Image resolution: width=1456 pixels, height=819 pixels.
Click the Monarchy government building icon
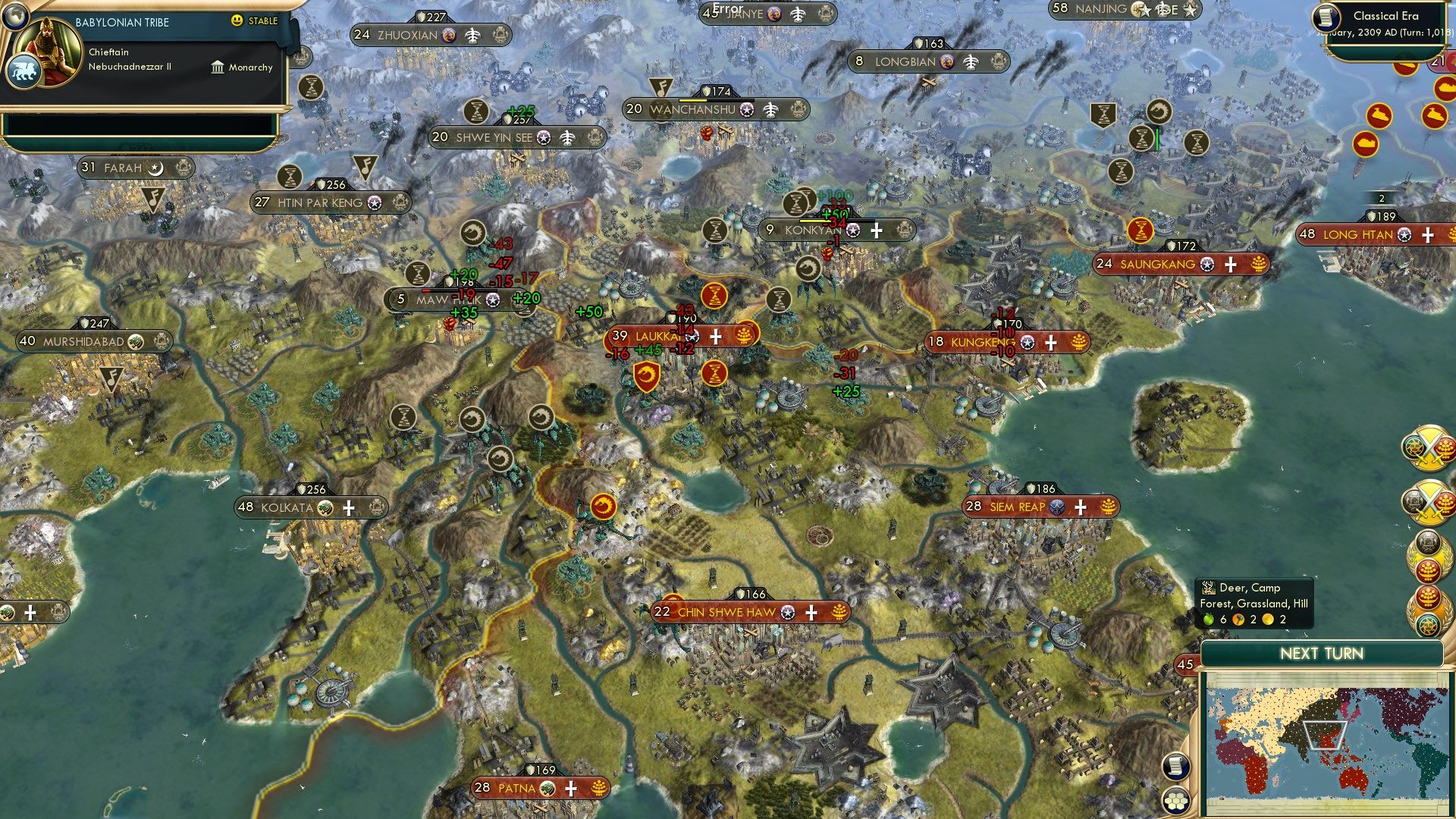tap(218, 68)
